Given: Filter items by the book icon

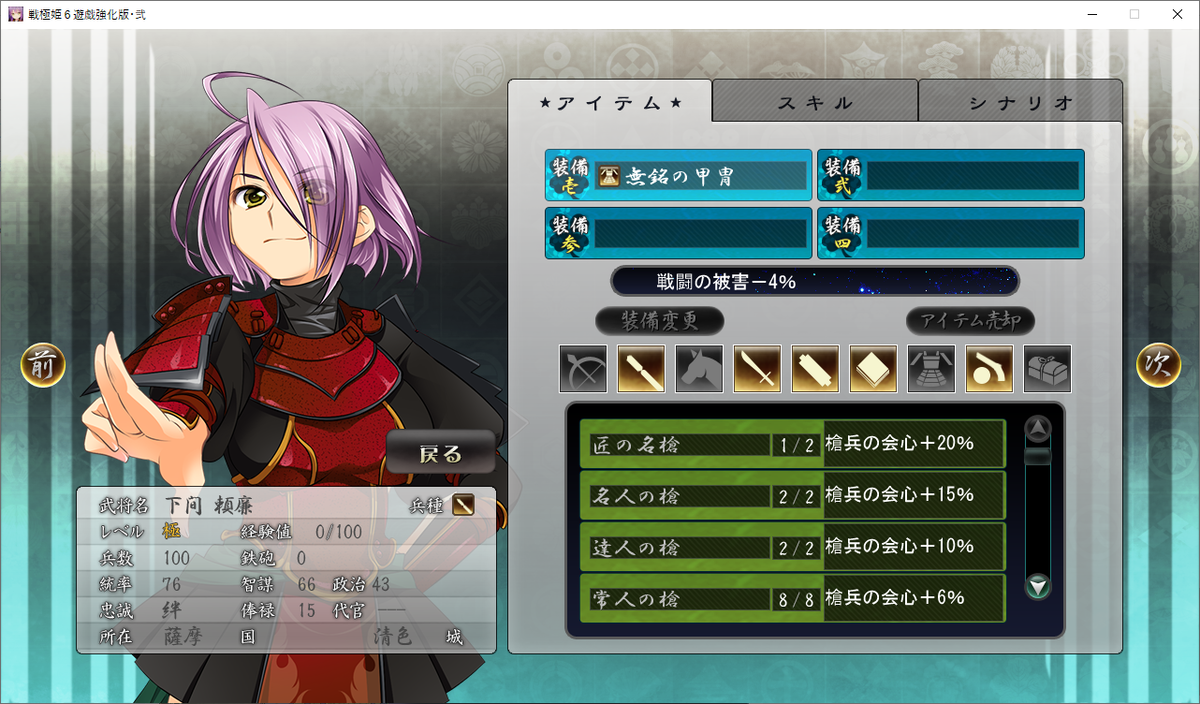Looking at the screenshot, I should pyautogui.click(x=874, y=369).
